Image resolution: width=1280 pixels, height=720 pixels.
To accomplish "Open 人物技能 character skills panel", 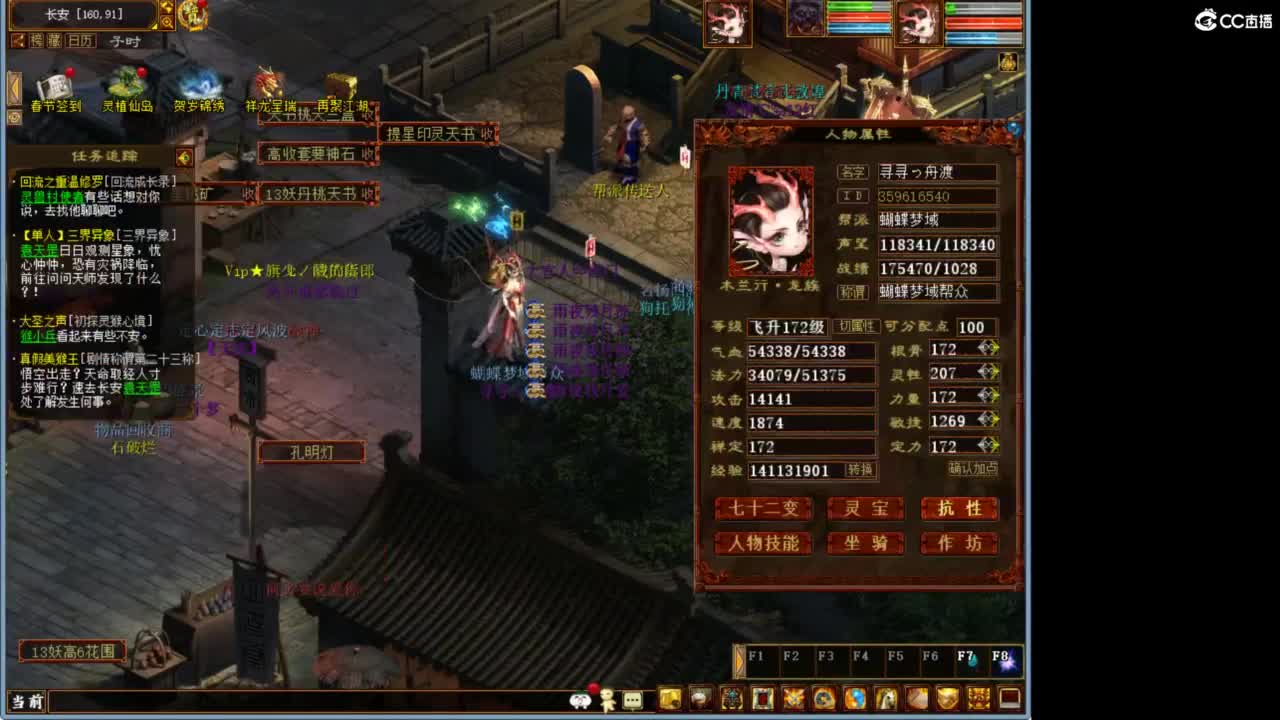I will (765, 544).
